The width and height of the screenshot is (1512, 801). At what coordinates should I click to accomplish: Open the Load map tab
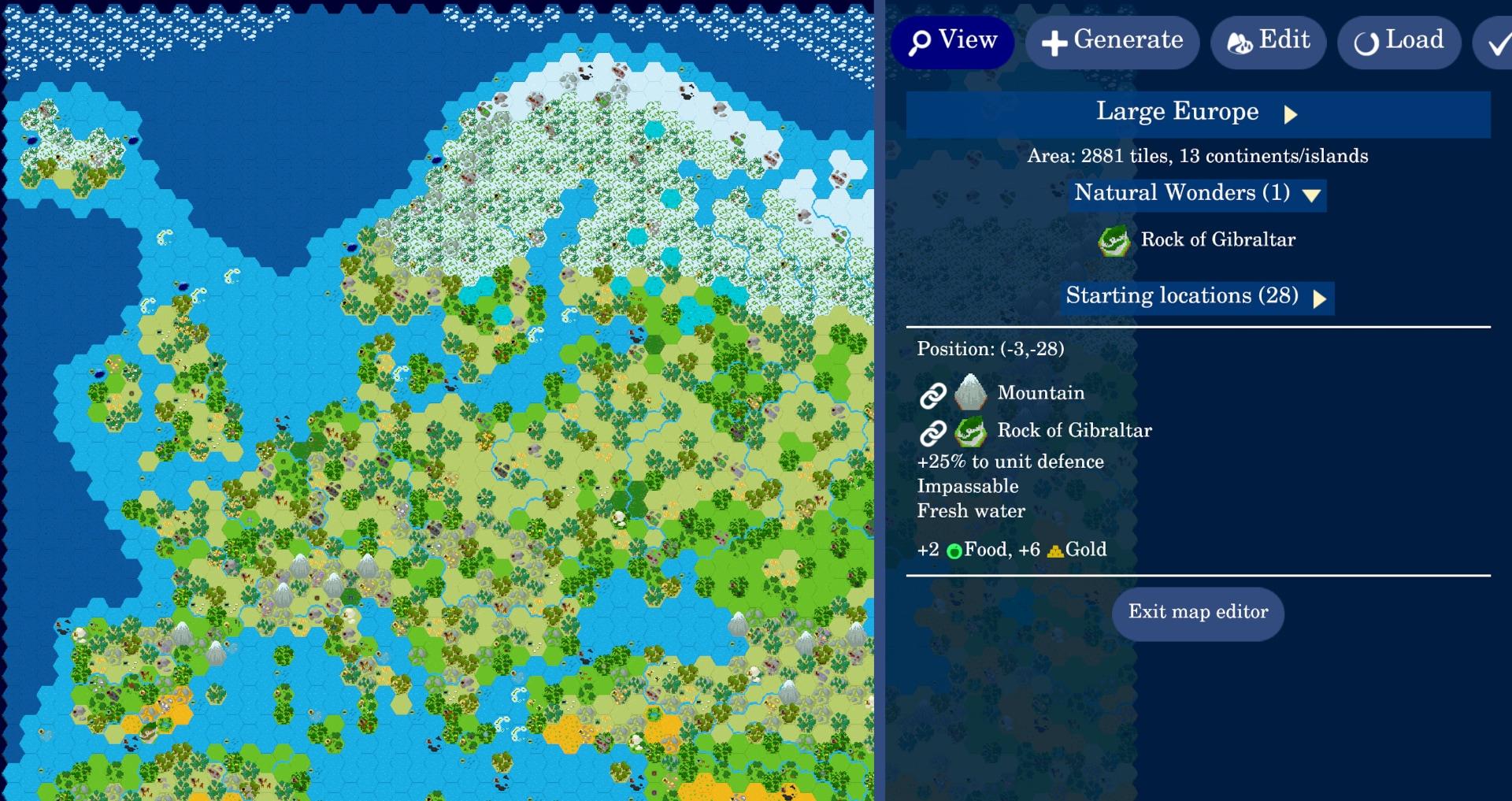1399,42
